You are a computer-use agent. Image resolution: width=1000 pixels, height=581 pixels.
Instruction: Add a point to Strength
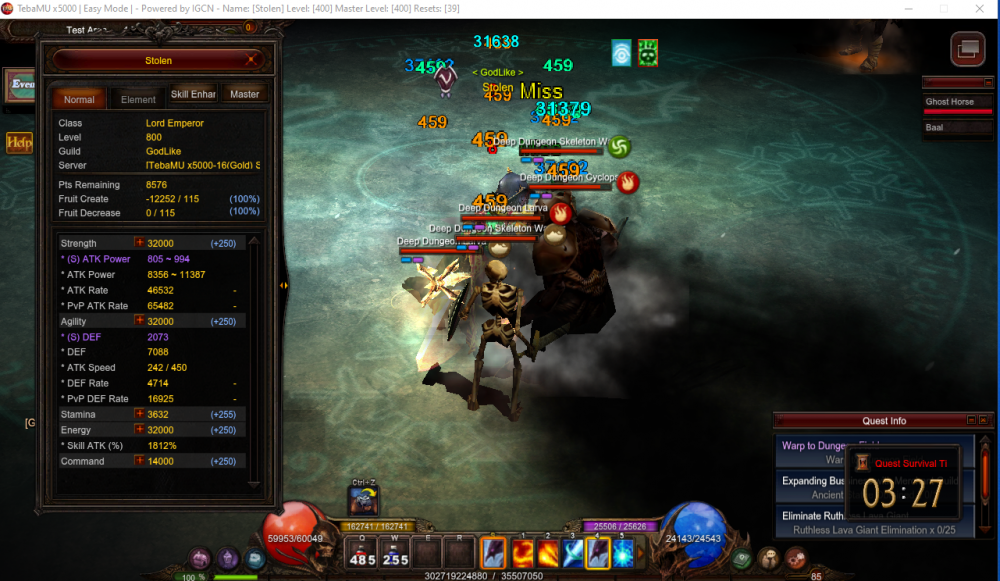pyautogui.click(x=140, y=243)
